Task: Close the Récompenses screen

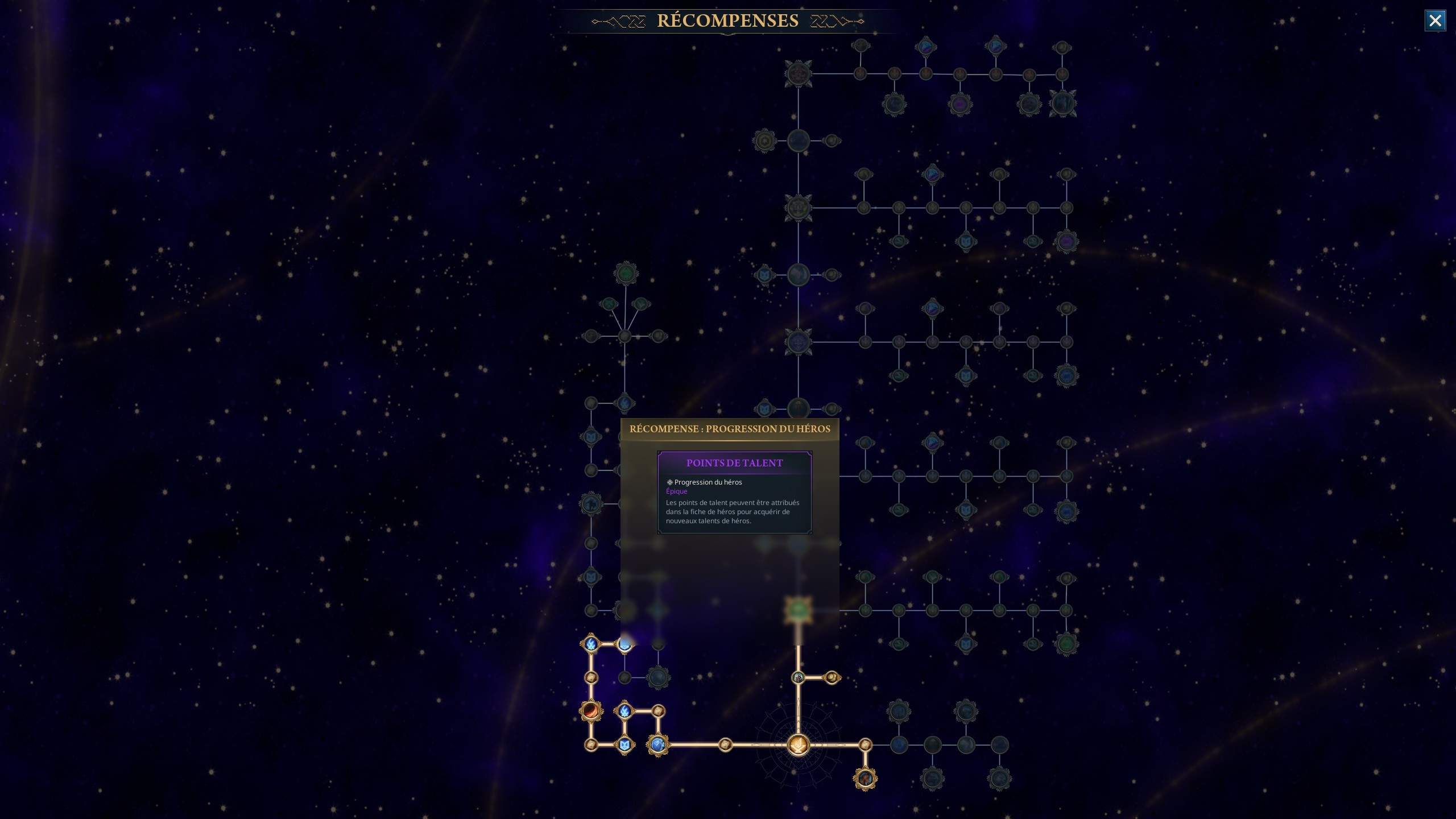Action: click(x=1434, y=21)
